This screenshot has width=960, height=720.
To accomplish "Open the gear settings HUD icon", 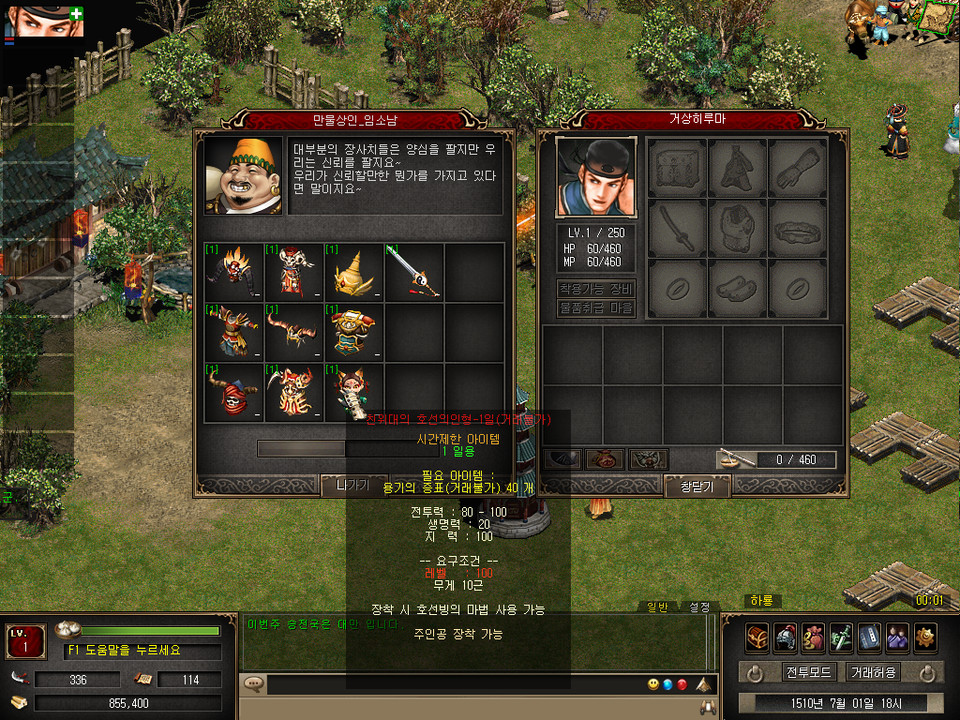I will tap(925, 636).
